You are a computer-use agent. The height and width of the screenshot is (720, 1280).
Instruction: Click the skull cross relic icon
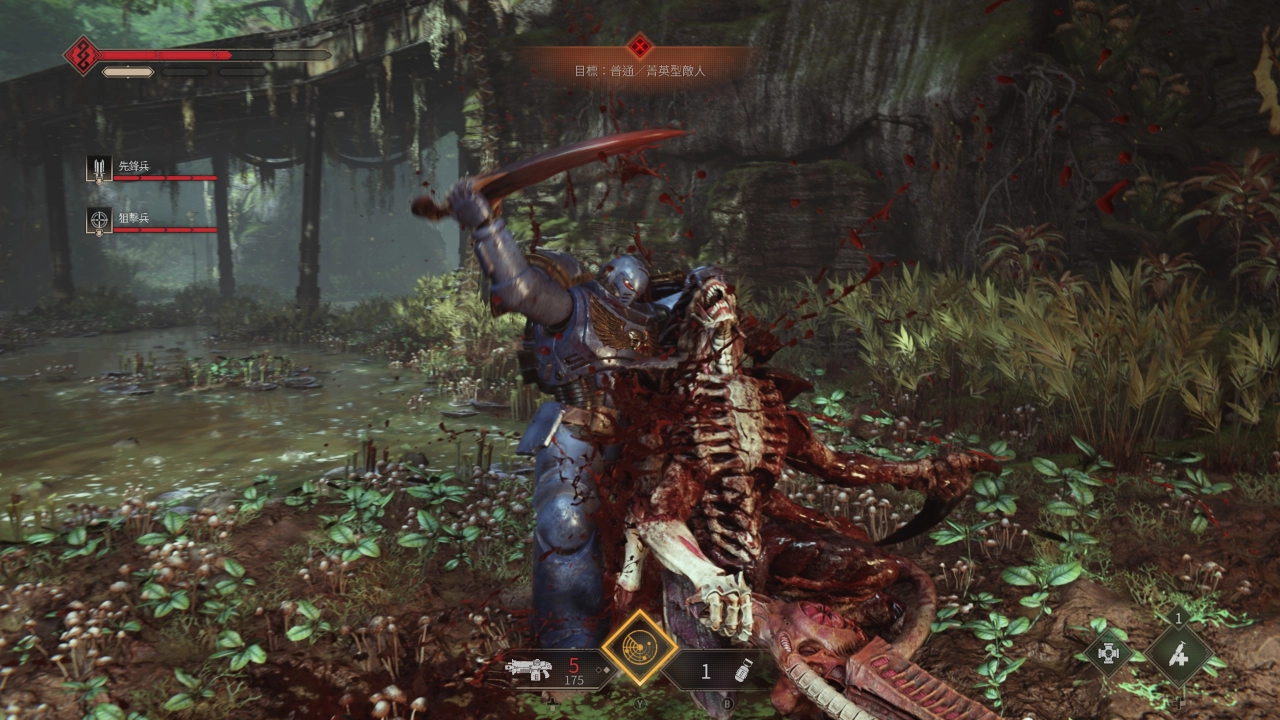pyautogui.click(x=1109, y=655)
